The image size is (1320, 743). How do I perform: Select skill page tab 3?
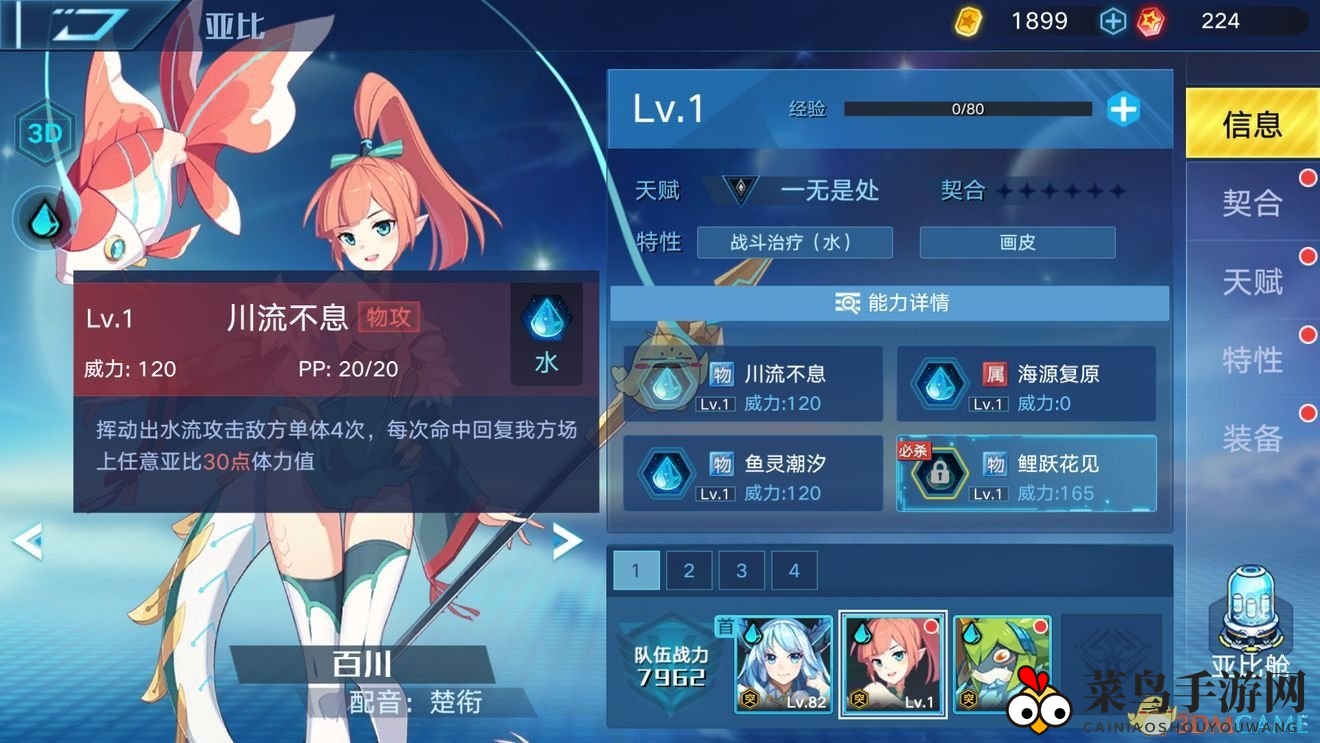[x=741, y=570]
